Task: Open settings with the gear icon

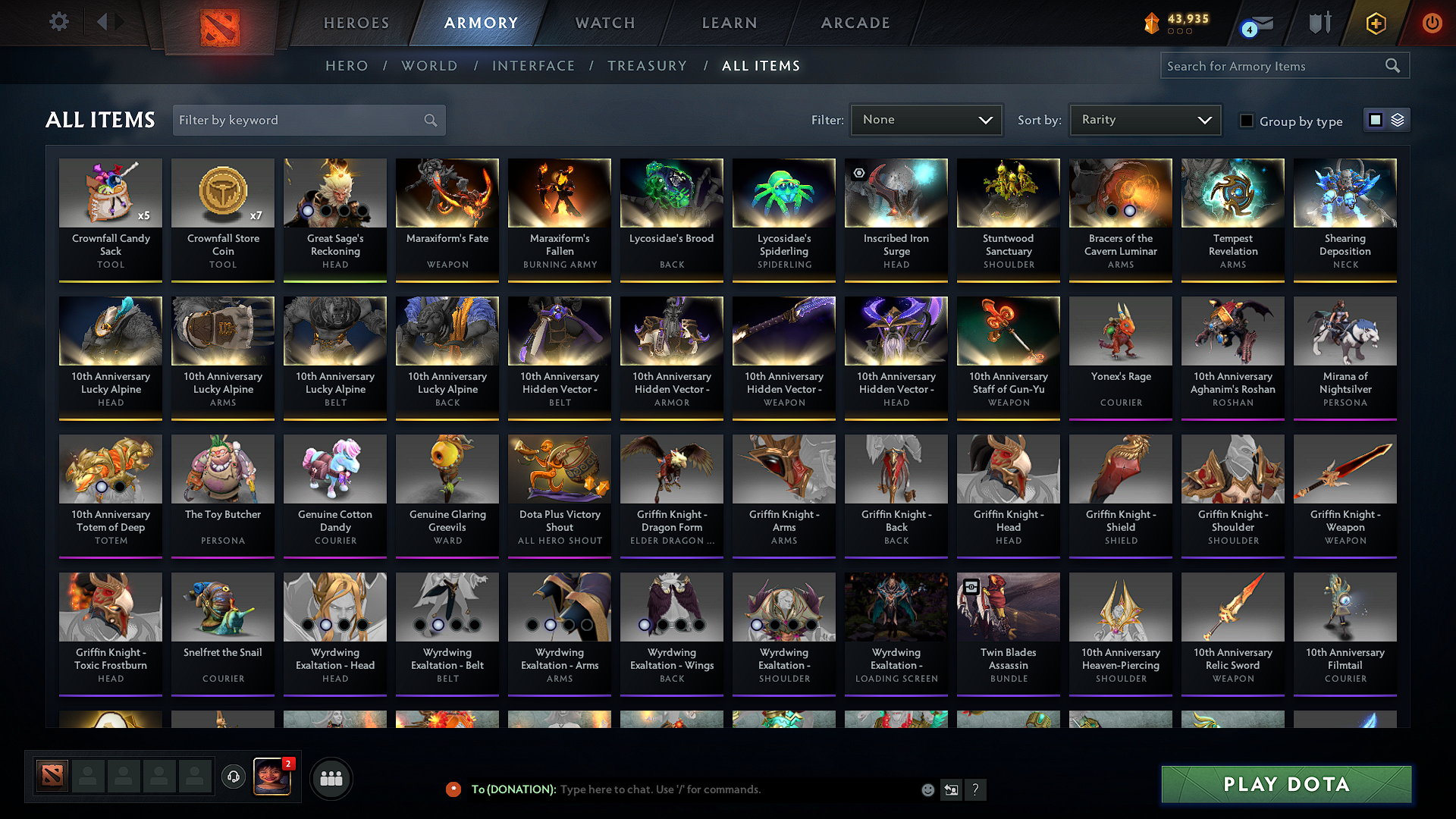Action: tap(58, 22)
